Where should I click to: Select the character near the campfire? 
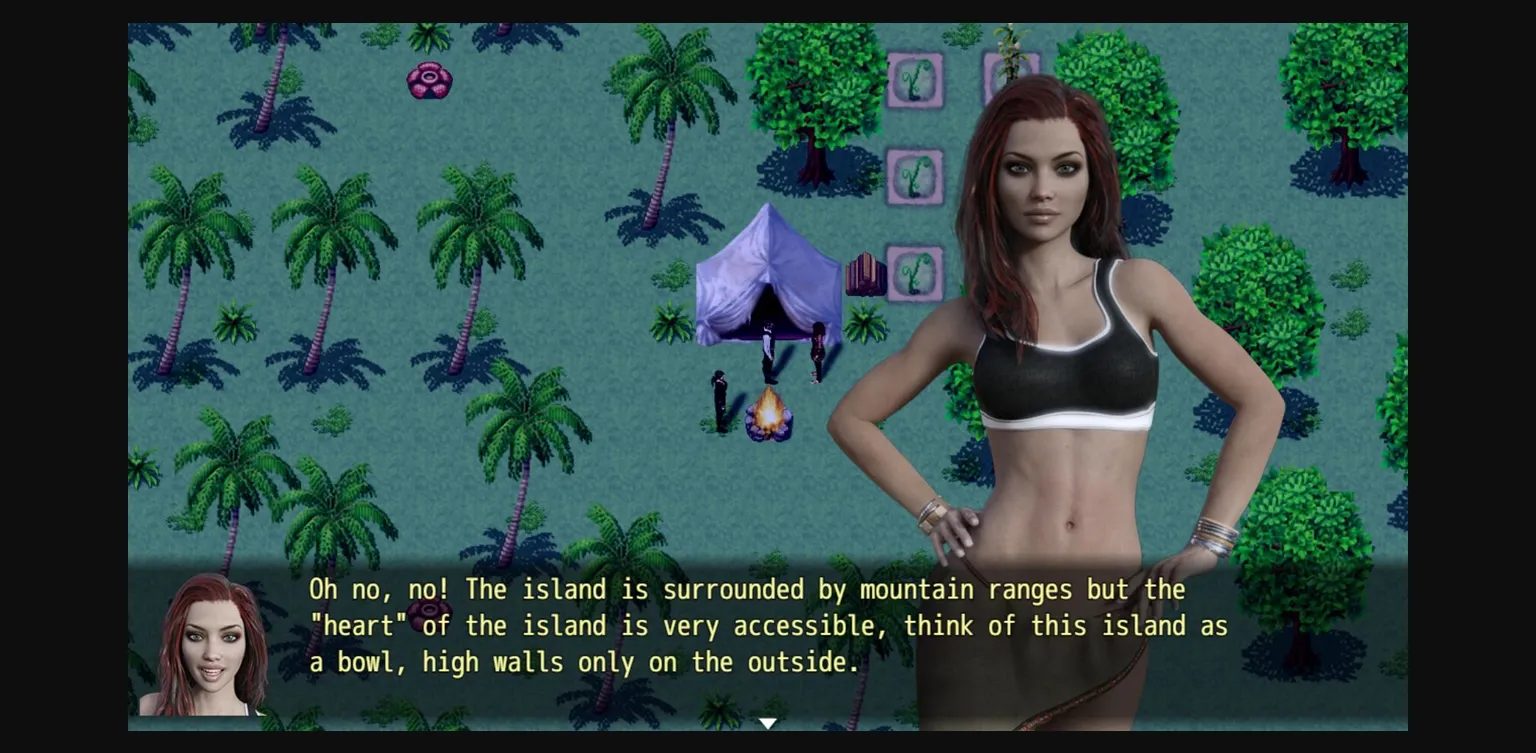[720, 397]
